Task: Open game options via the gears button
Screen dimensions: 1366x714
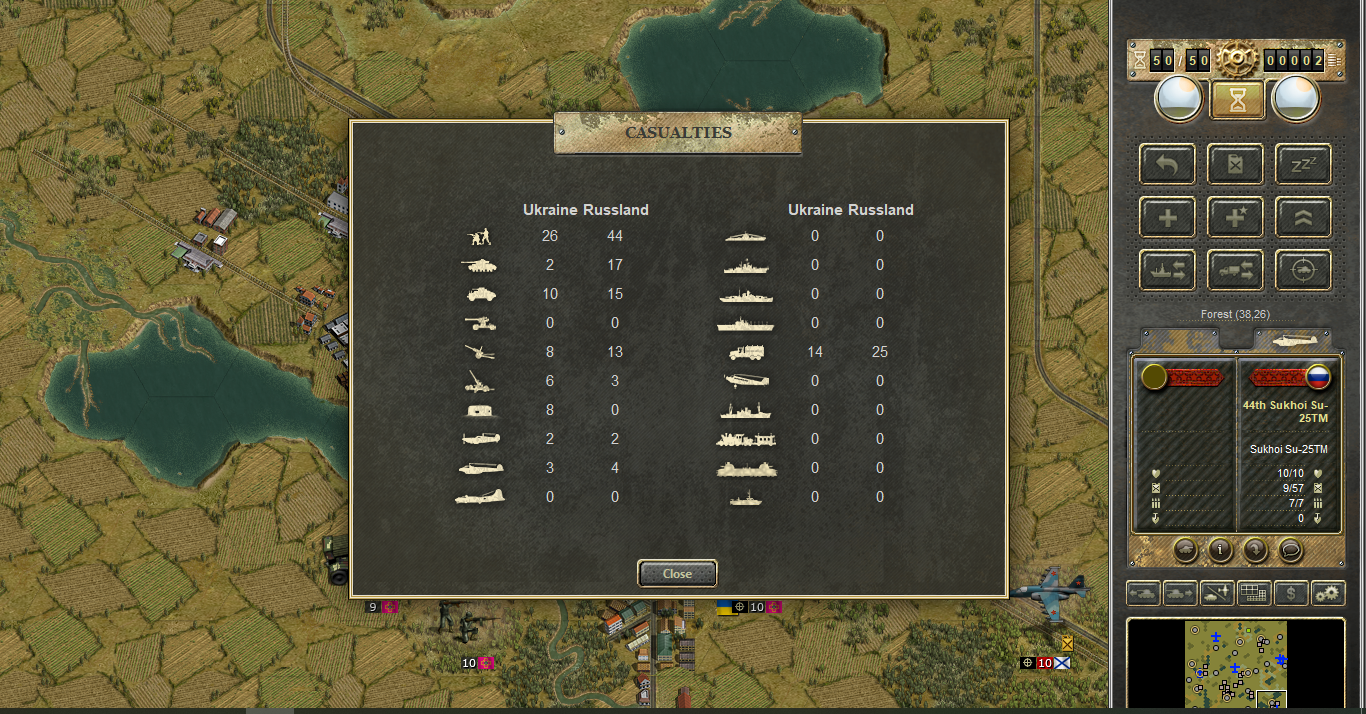Action: [x=1328, y=593]
